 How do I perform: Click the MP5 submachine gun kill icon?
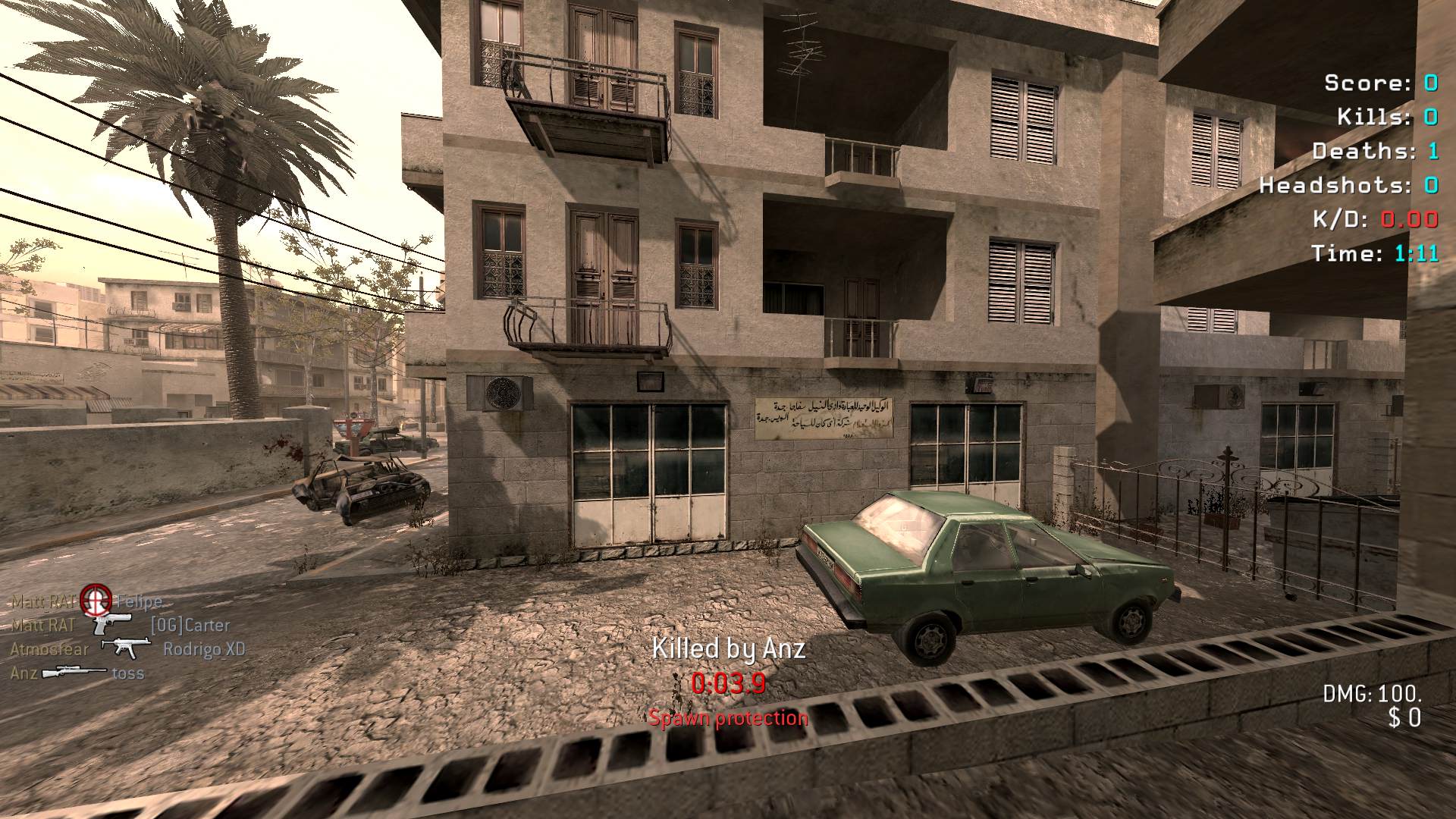(x=125, y=648)
